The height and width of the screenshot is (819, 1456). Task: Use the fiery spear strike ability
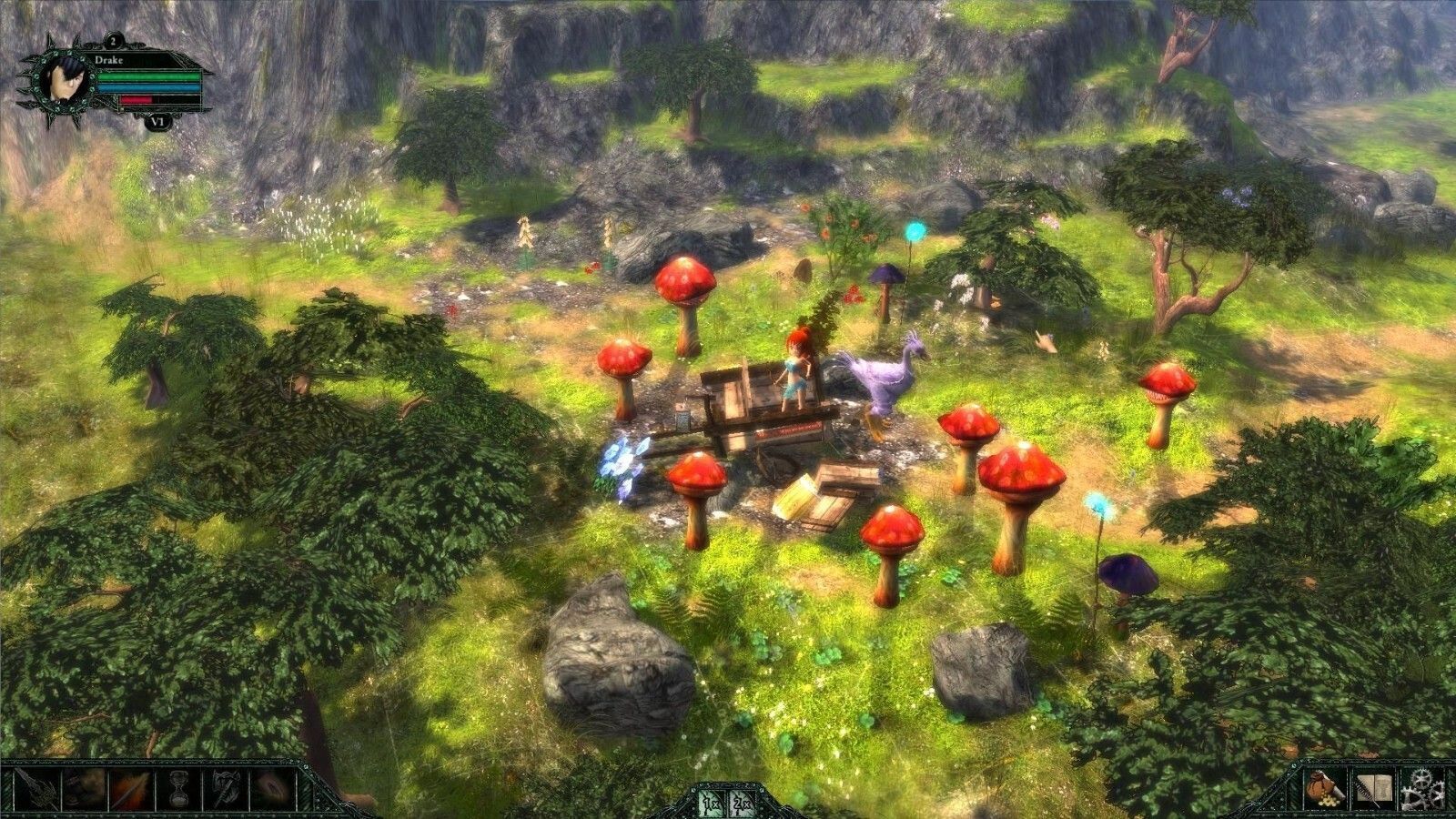pos(129,788)
